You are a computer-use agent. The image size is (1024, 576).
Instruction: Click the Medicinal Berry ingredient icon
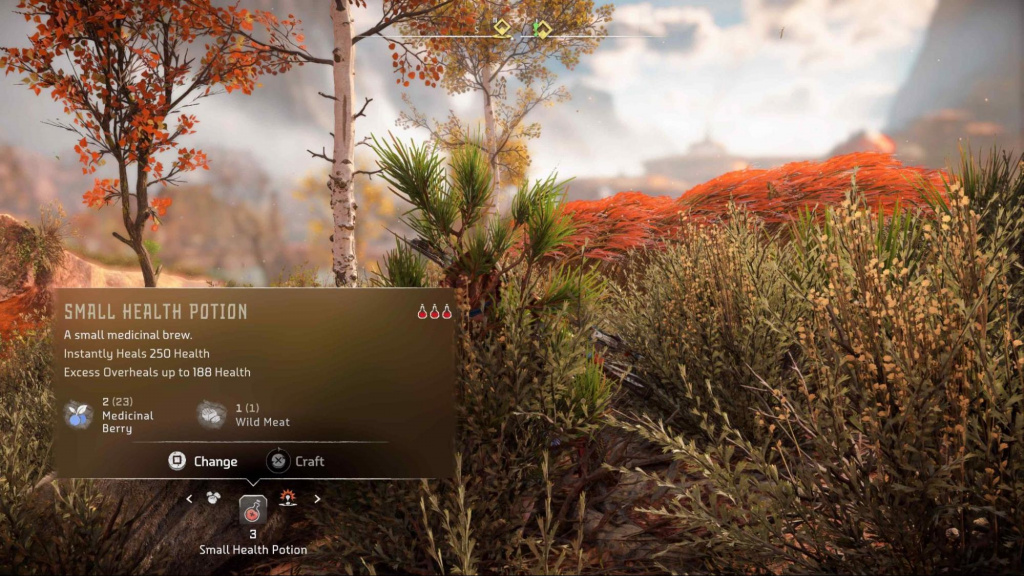click(x=78, y=415)
